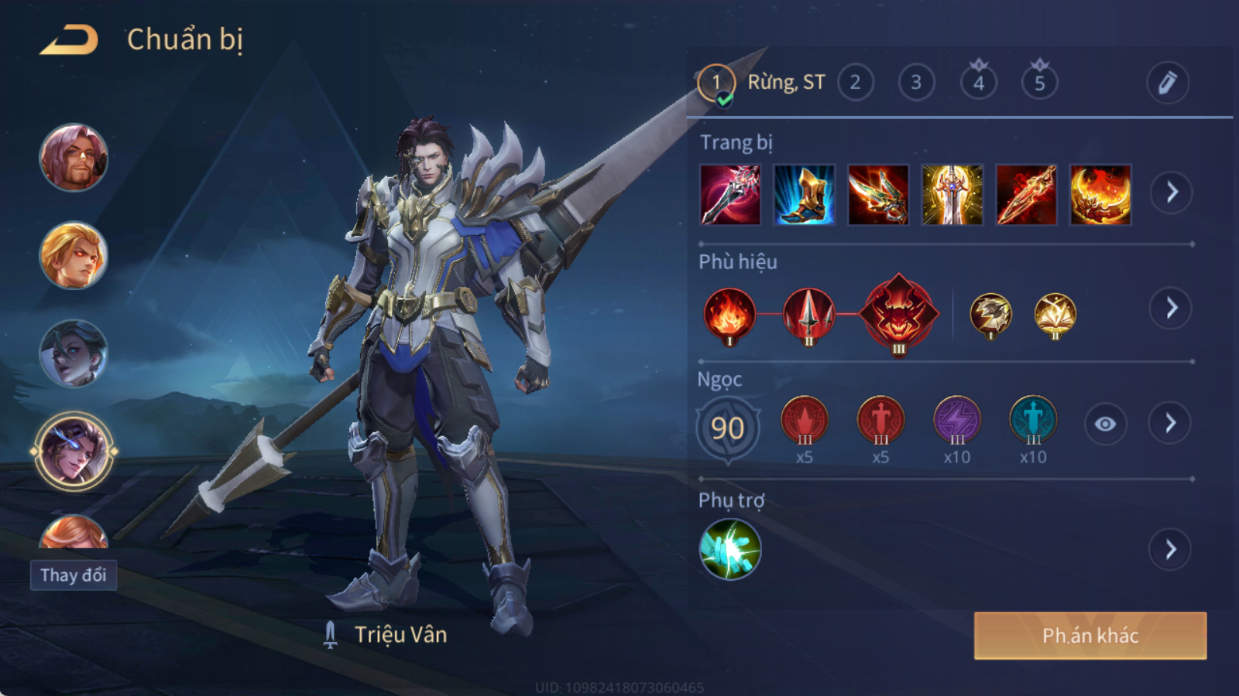This screenshot has height=696, width=1239.
Task: Switch to loadout preset 2
Action: click(854, 83)
